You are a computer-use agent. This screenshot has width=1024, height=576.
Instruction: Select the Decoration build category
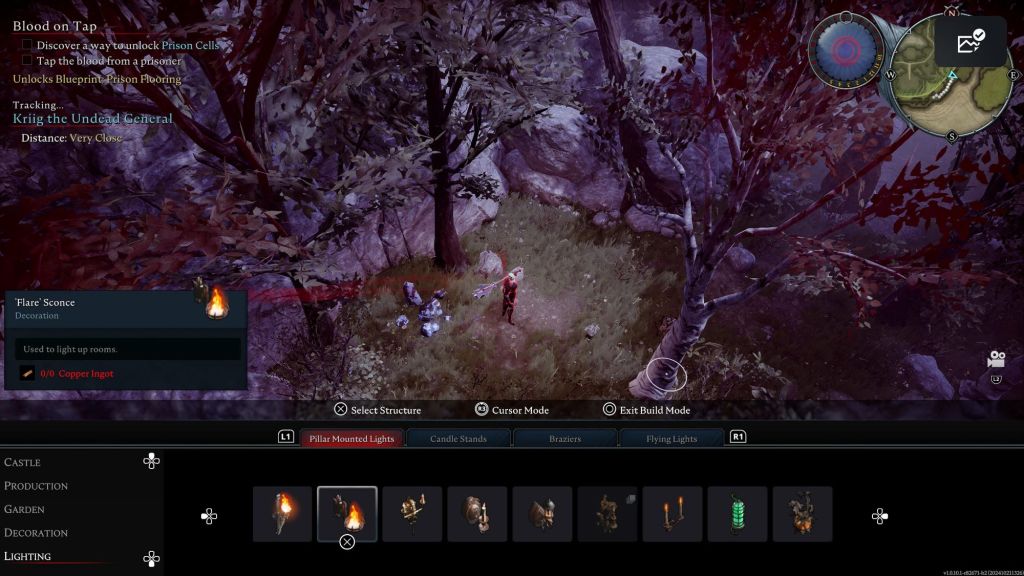[36, 533]
